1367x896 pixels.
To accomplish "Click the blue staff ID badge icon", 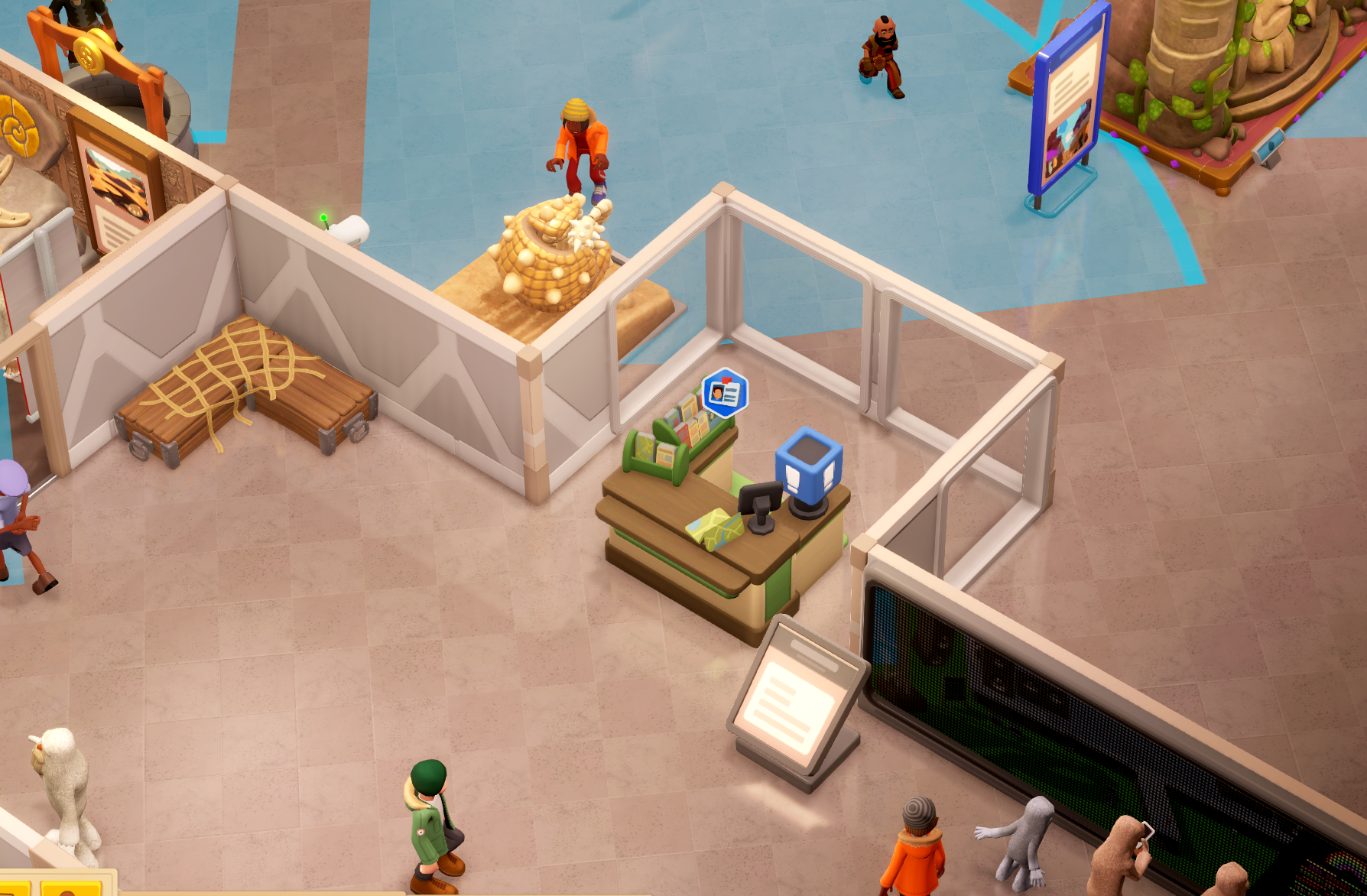I will click(x=724, y=393).
